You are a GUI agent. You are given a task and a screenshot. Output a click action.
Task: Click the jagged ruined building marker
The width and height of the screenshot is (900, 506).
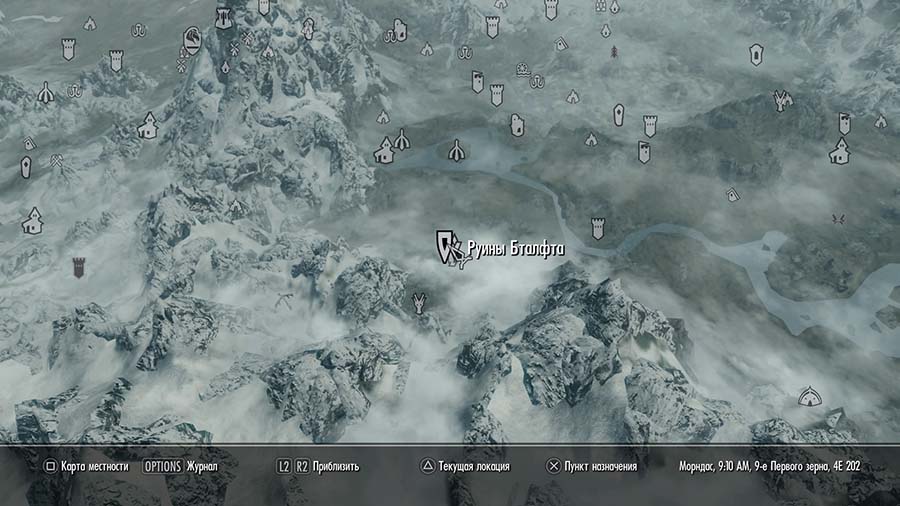[781, 99]
